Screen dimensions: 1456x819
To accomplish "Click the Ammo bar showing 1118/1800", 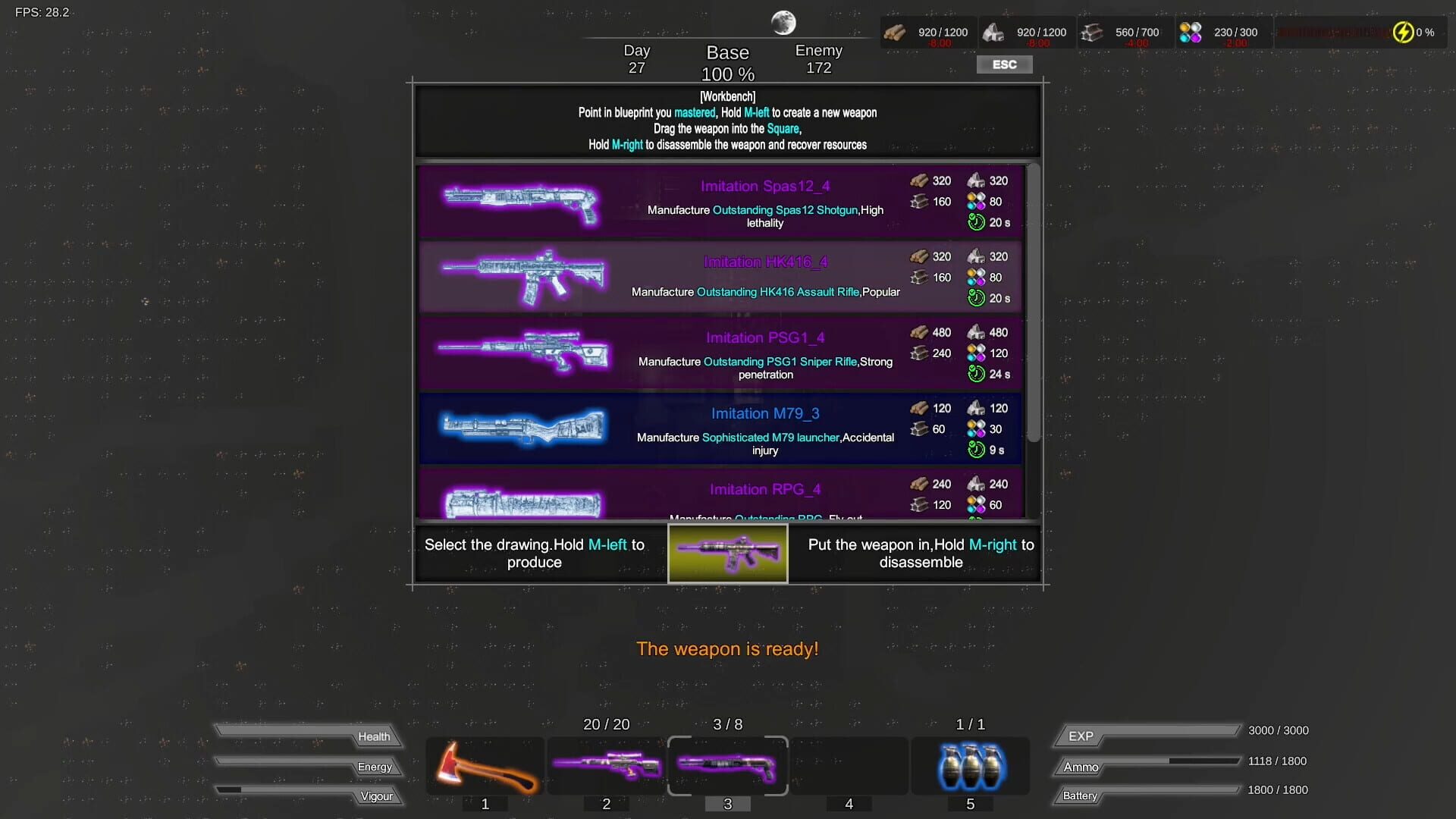I will pyautogui.click(x=1145, y=766).
